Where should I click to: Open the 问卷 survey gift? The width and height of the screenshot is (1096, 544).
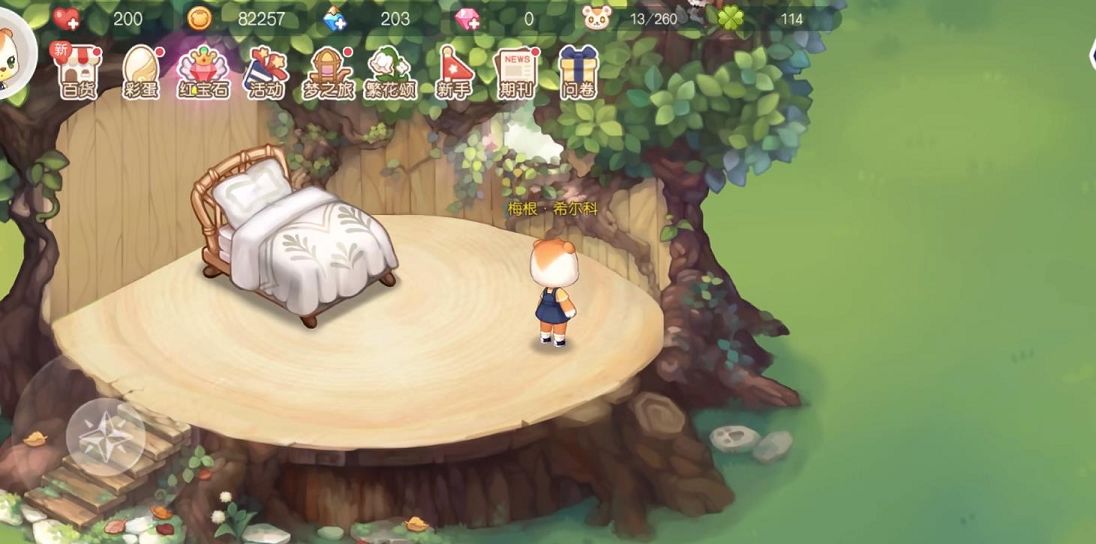[x=578, y=72]
